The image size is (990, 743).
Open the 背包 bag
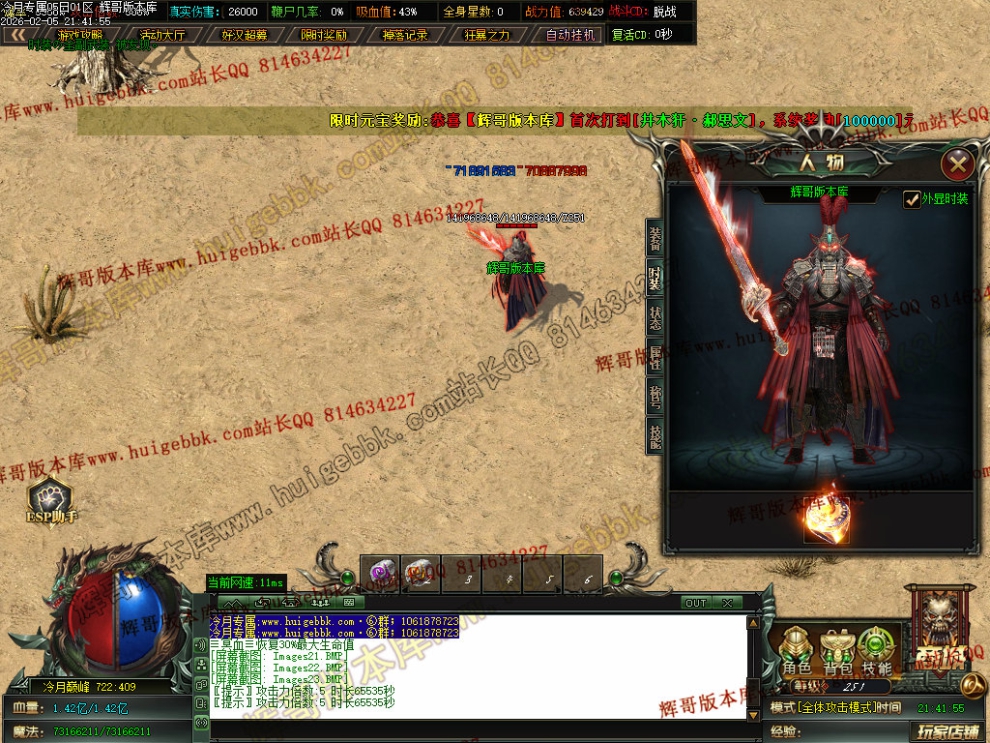coord(837,651)
